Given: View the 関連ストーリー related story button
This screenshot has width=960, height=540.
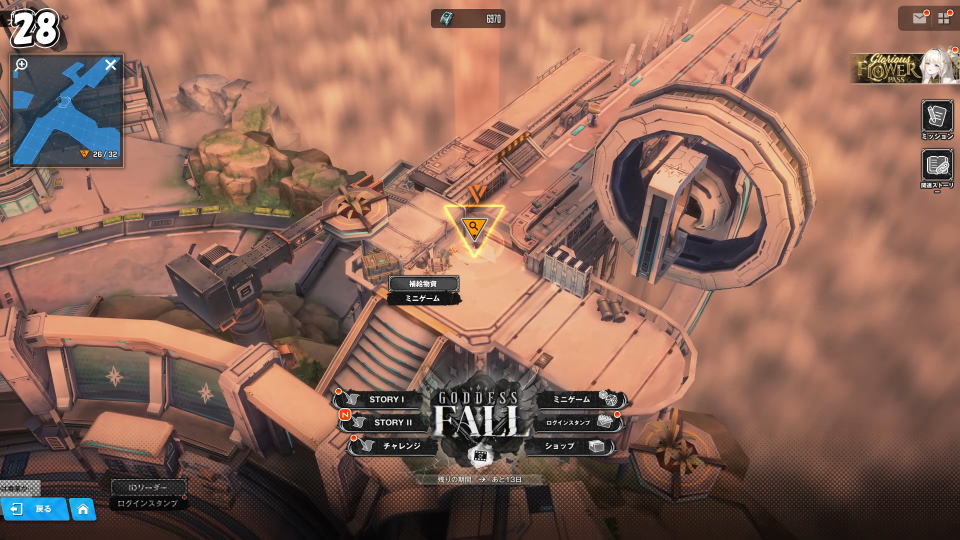Looking at the screenshot, I should [x=937, y=169].
